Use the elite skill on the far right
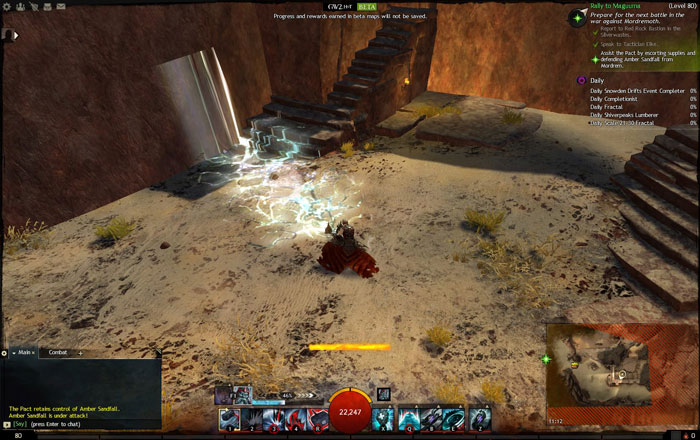The image size is (700, 440). 480,419
